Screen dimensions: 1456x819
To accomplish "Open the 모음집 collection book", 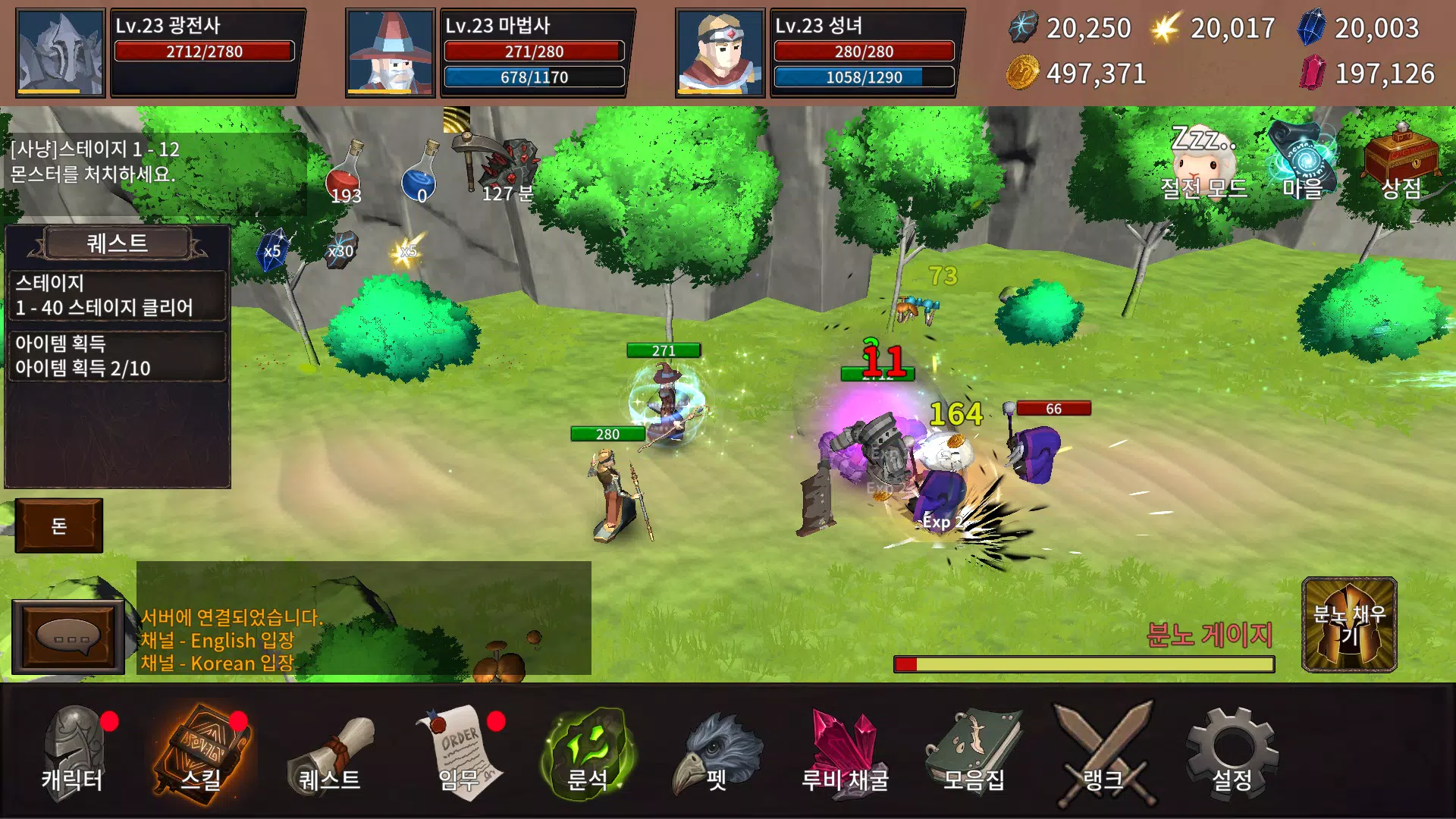I will coord(974,751).
